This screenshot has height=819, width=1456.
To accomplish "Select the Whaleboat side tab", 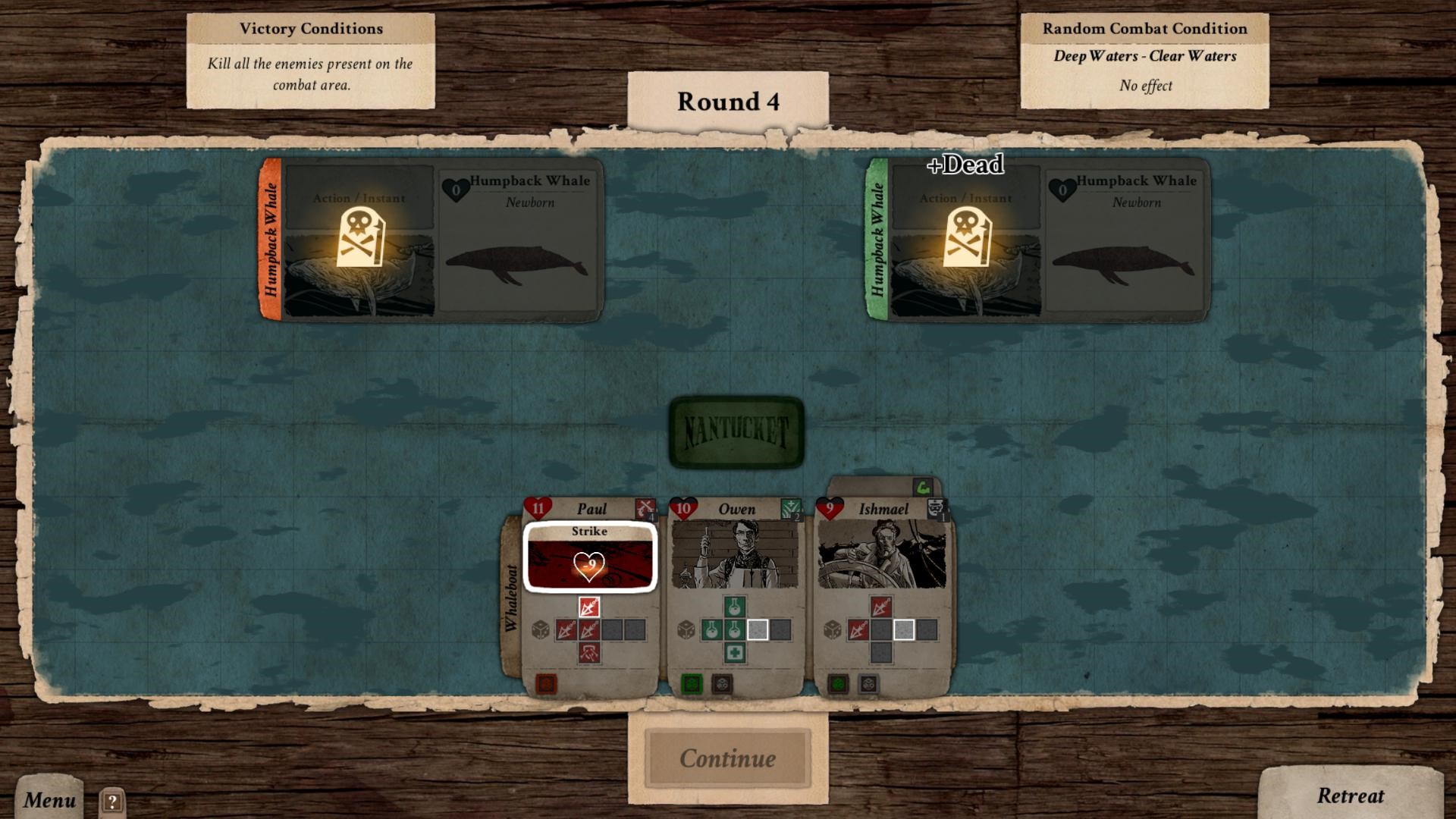I will pos(512,599).
